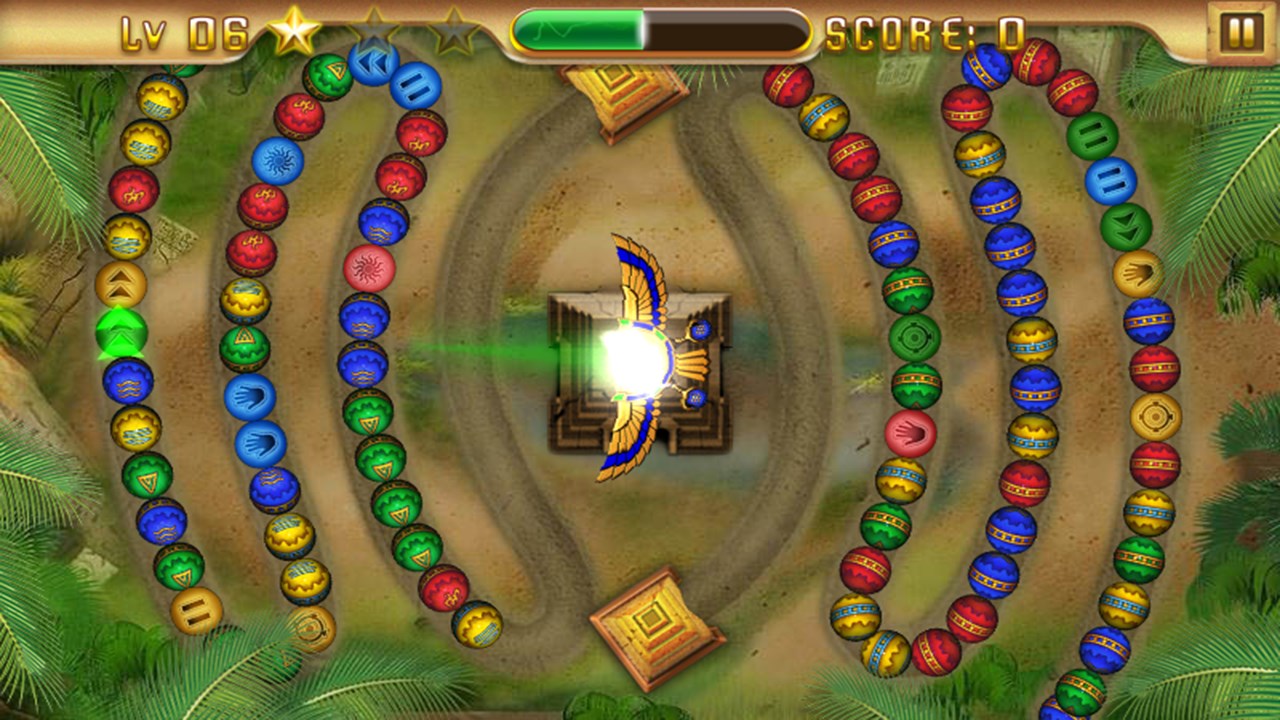Click the eagle marble shooter in the center

pyautogui.click(x=640, y=355)
